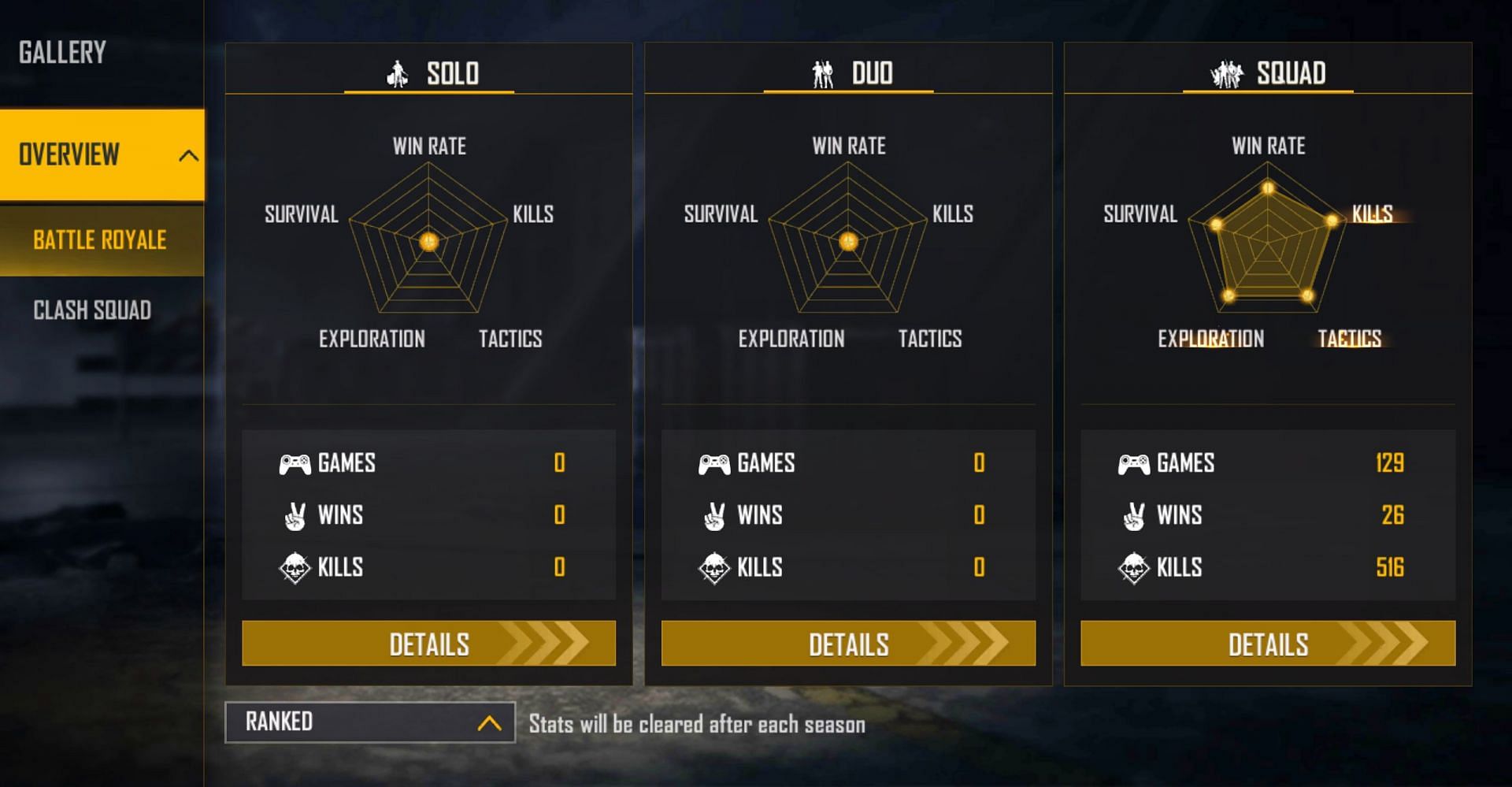Choose the Duo panel header
1512x787 pixels.
850,73
